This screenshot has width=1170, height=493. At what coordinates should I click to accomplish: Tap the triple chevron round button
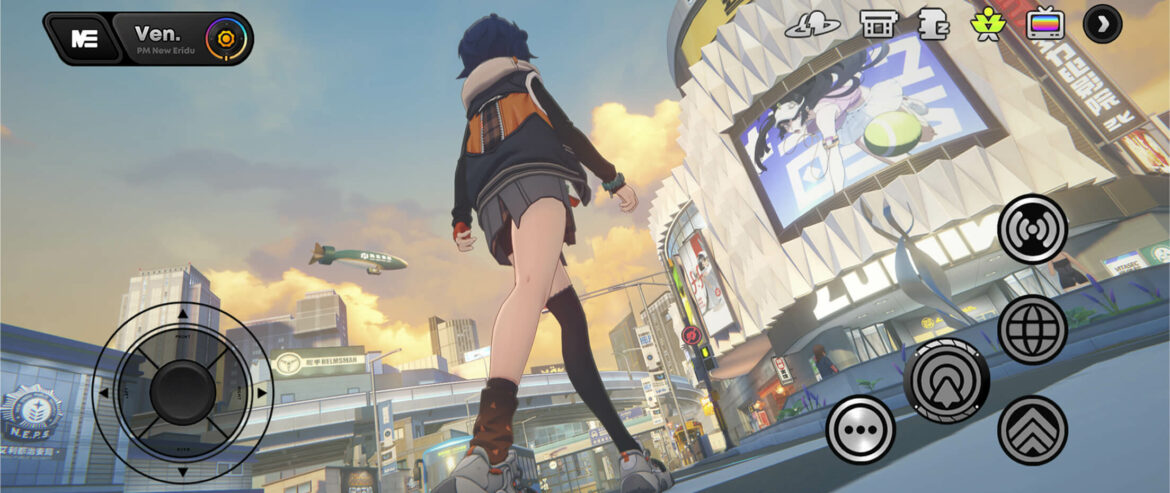[1032, 430]
